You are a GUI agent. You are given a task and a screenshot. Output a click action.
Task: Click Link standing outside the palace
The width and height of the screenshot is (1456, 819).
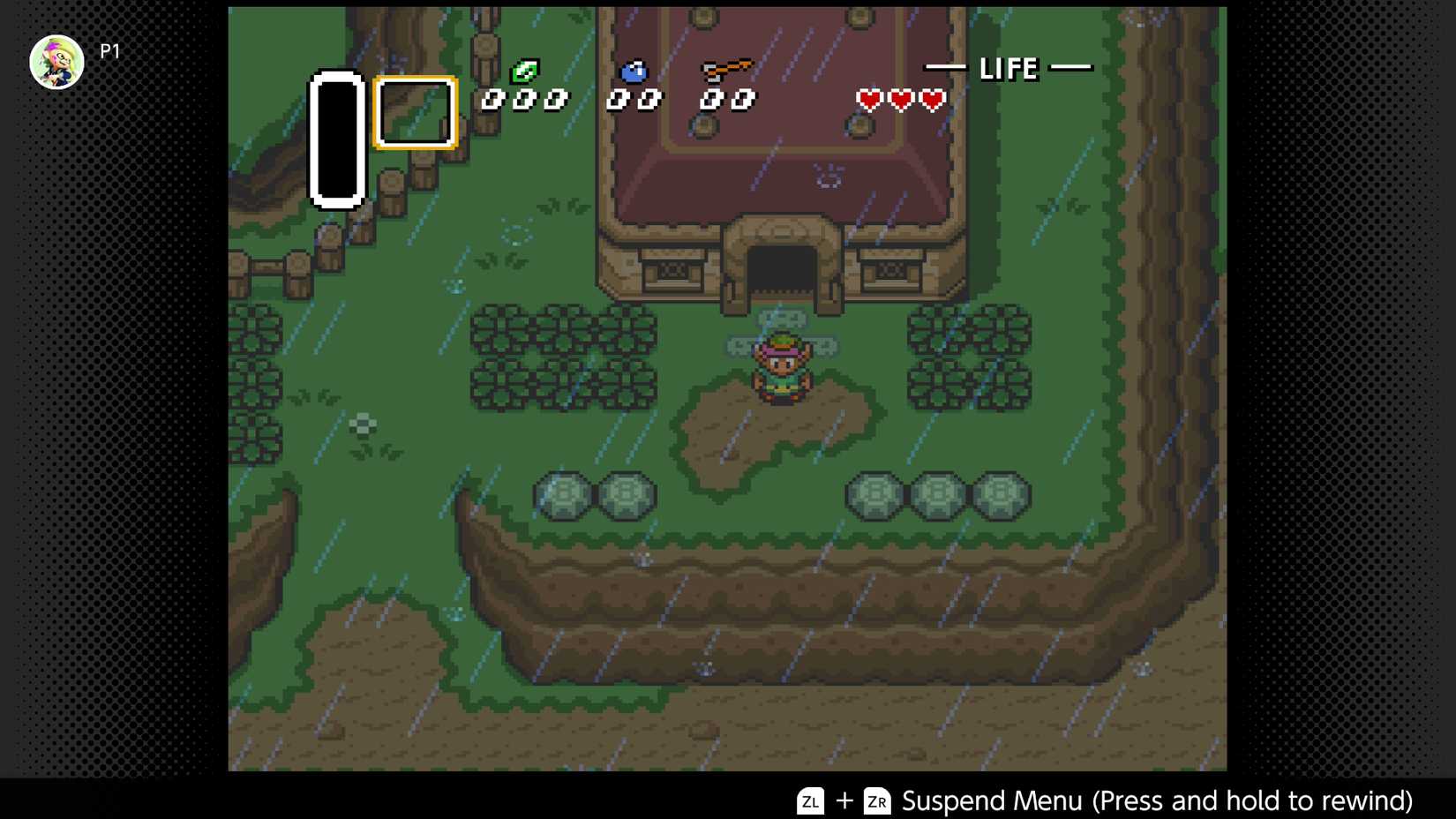click(780, 371)
